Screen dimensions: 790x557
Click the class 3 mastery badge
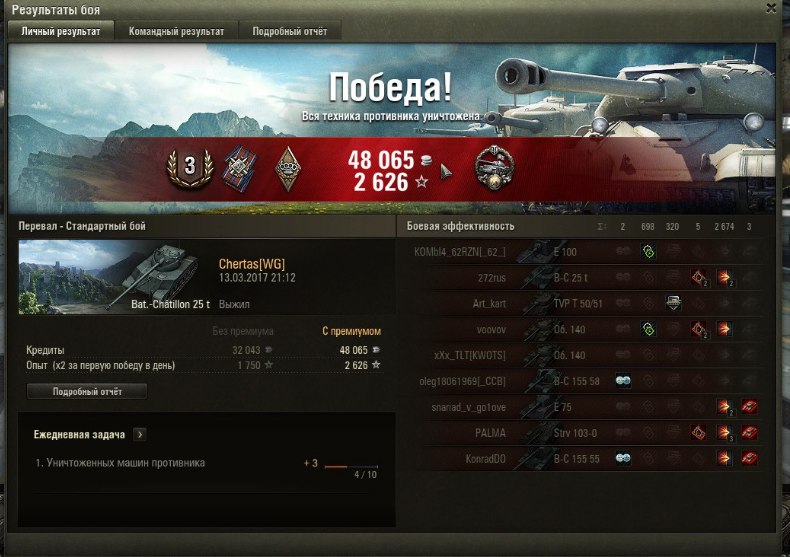click(x=188, y=167)
